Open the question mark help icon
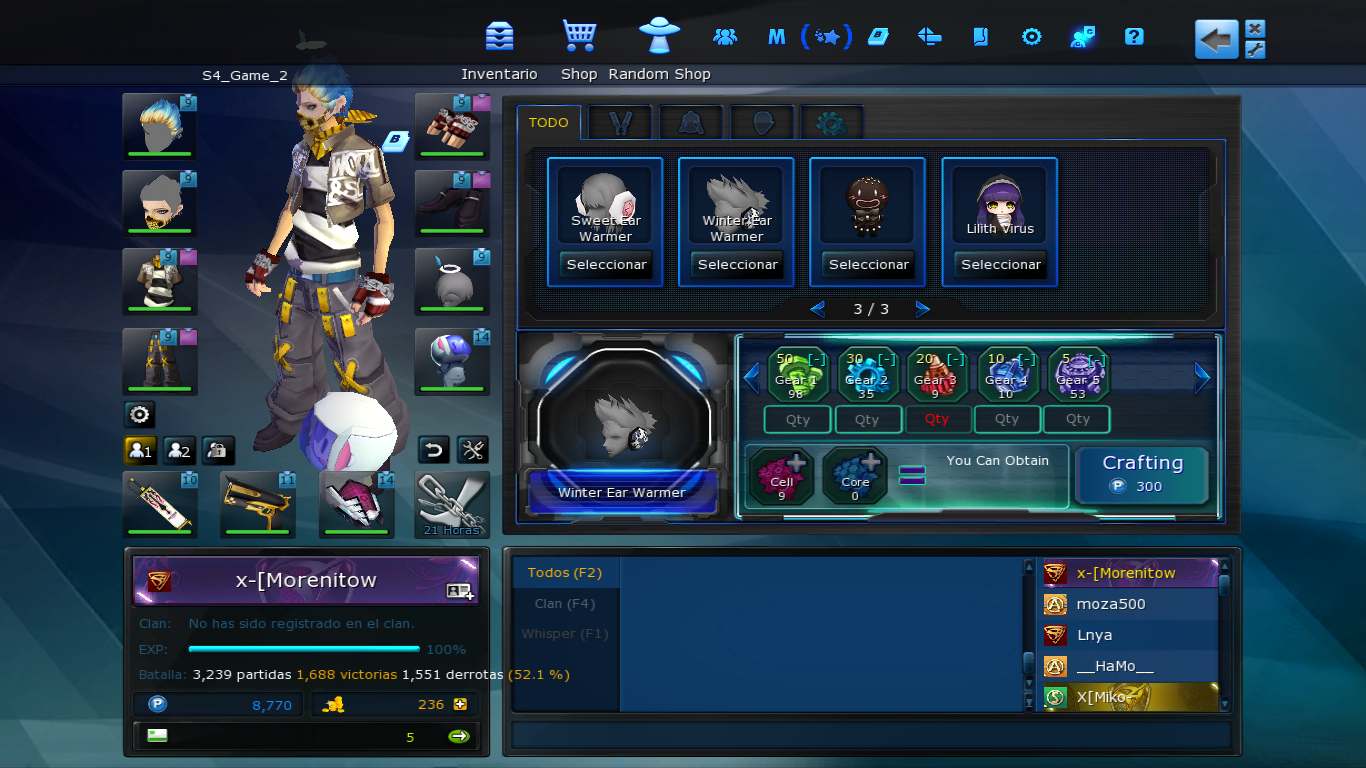The height and width of the screenshot is (768, 1366). tap(1133, 37)
